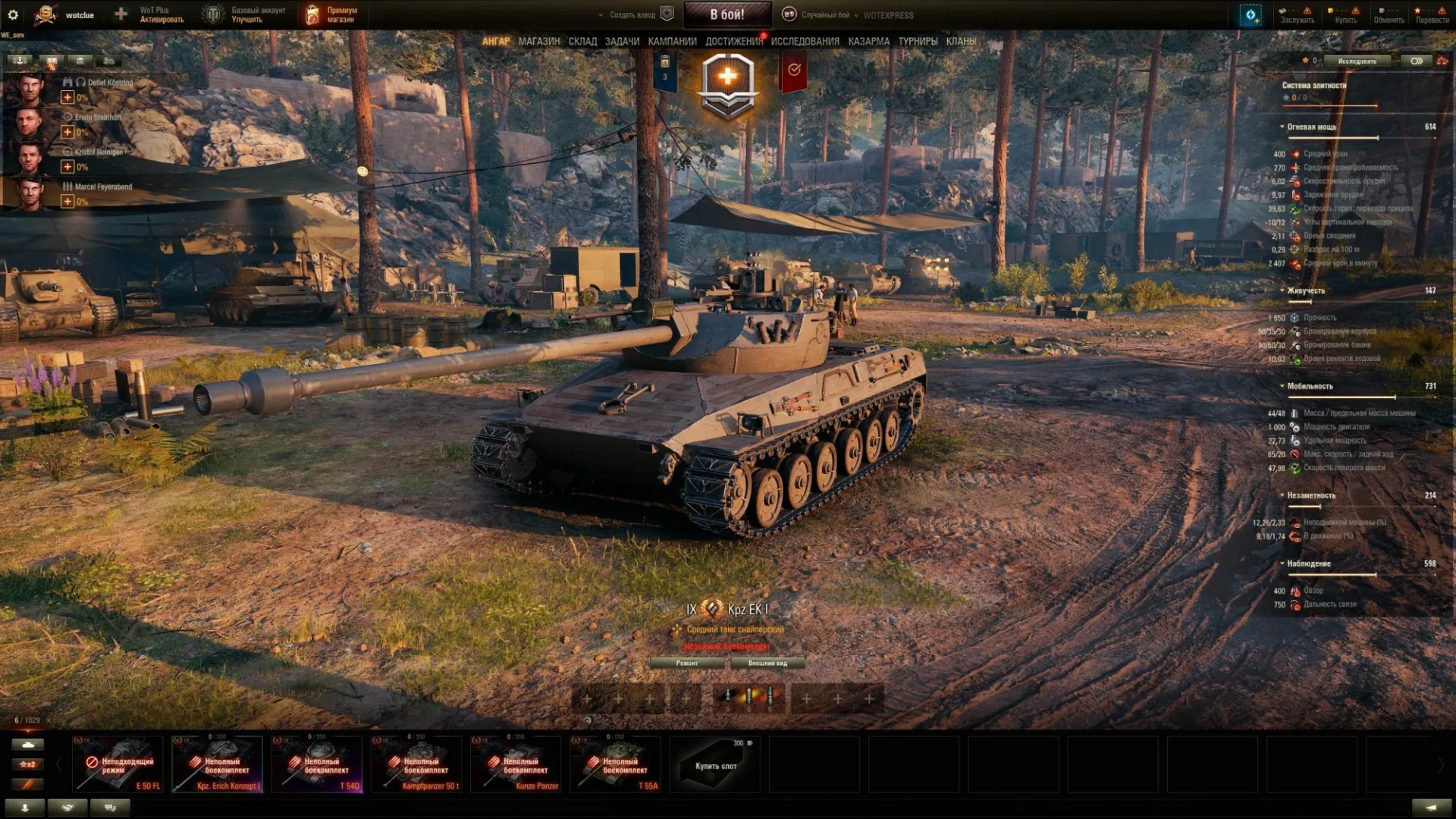
Task: Open the Внешний вид customization
Action: pos(767,663)
